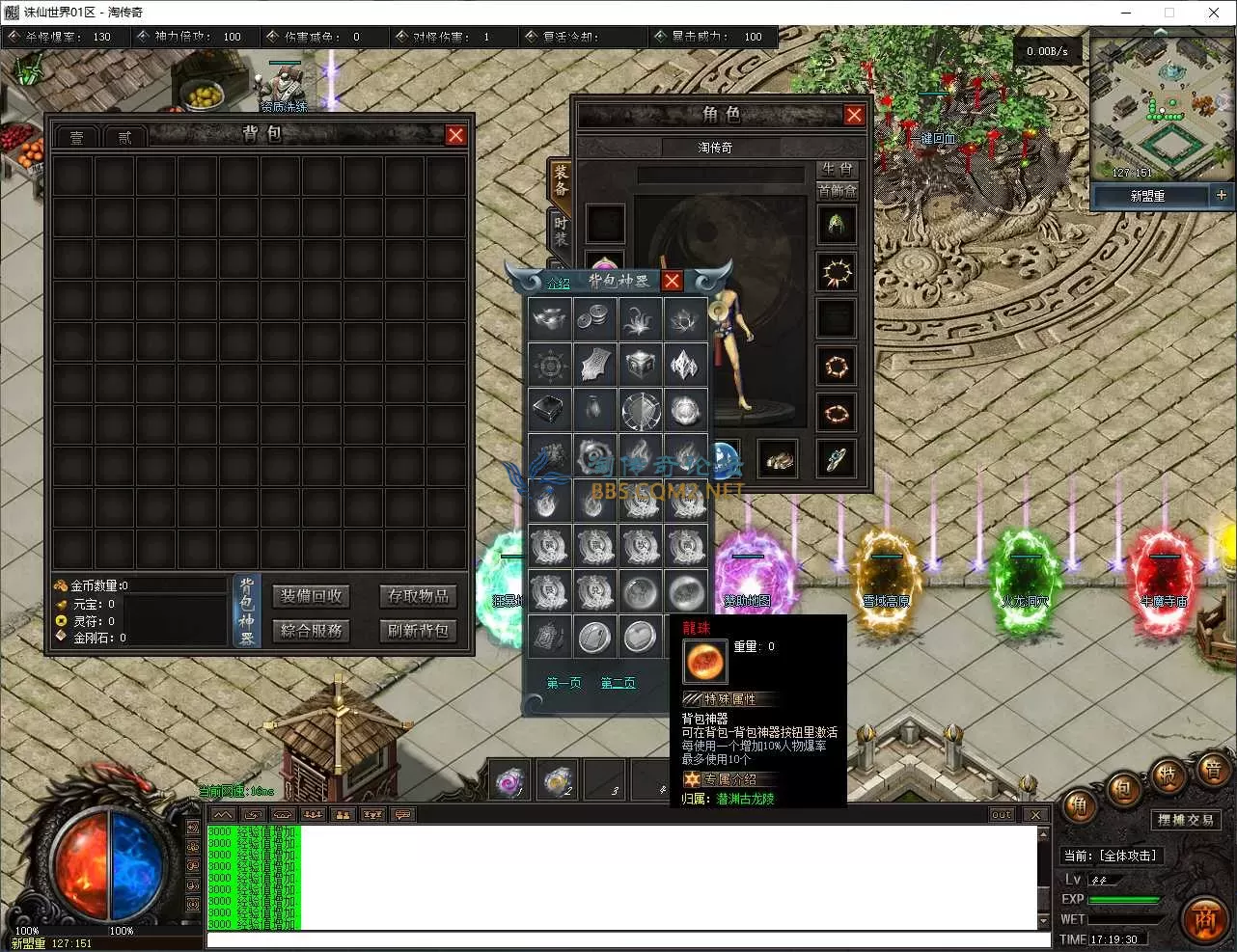The height and width of the screenshot is (952, 1237).
Task: Click the 装備回收 equipment recycle button
Action: (312, 596)
